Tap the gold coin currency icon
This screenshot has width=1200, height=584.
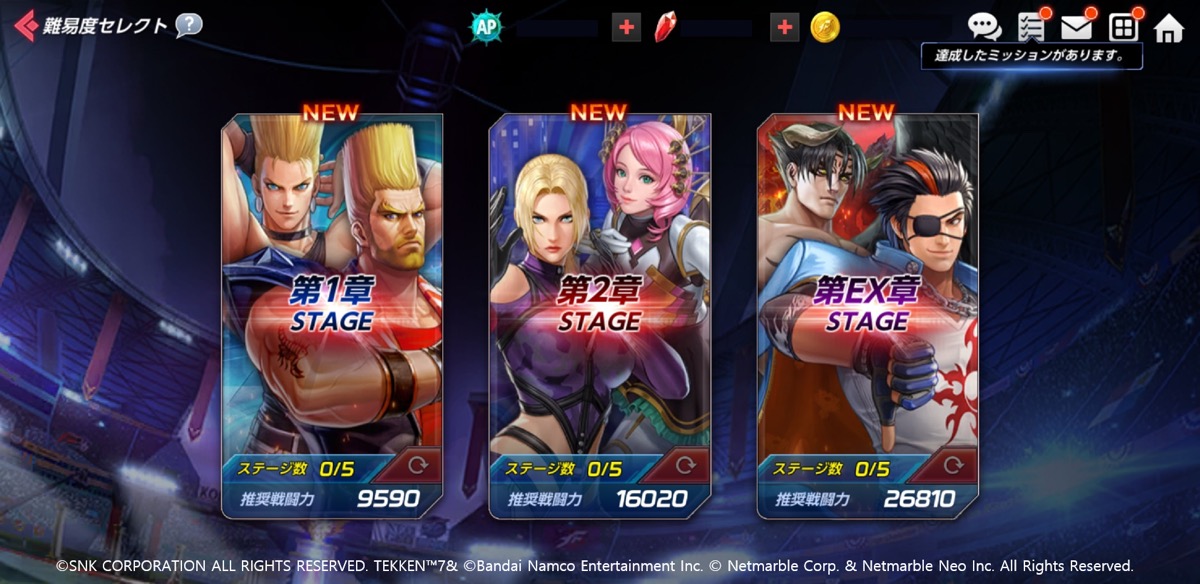pos(825,27)
